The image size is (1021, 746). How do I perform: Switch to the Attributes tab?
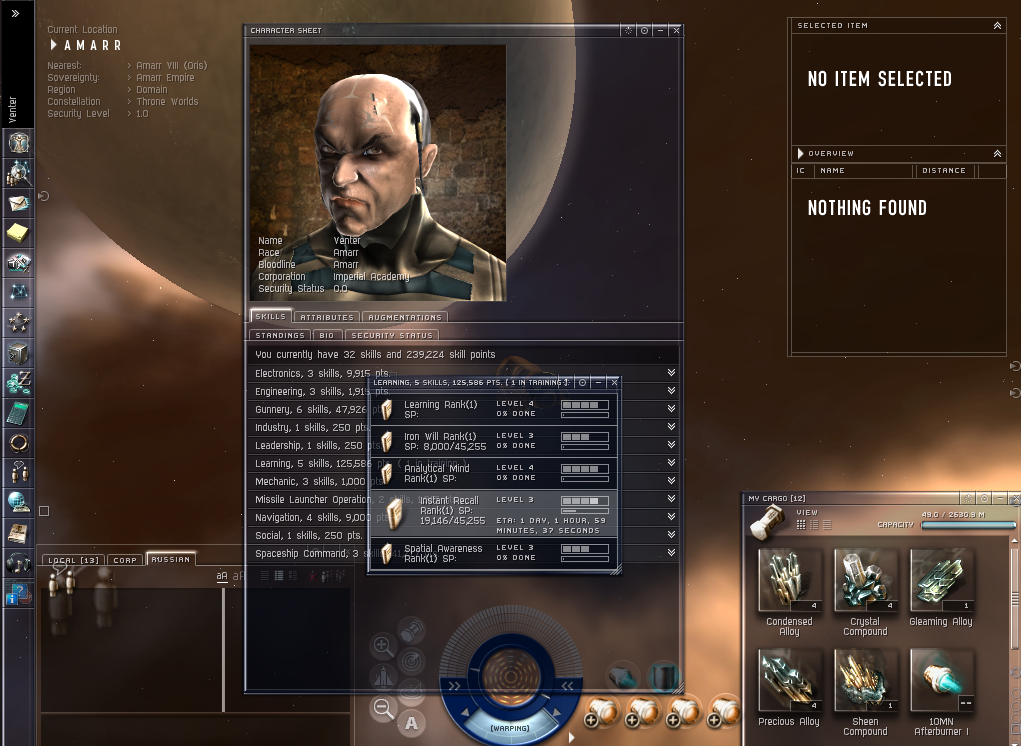[x=325, y=317]
